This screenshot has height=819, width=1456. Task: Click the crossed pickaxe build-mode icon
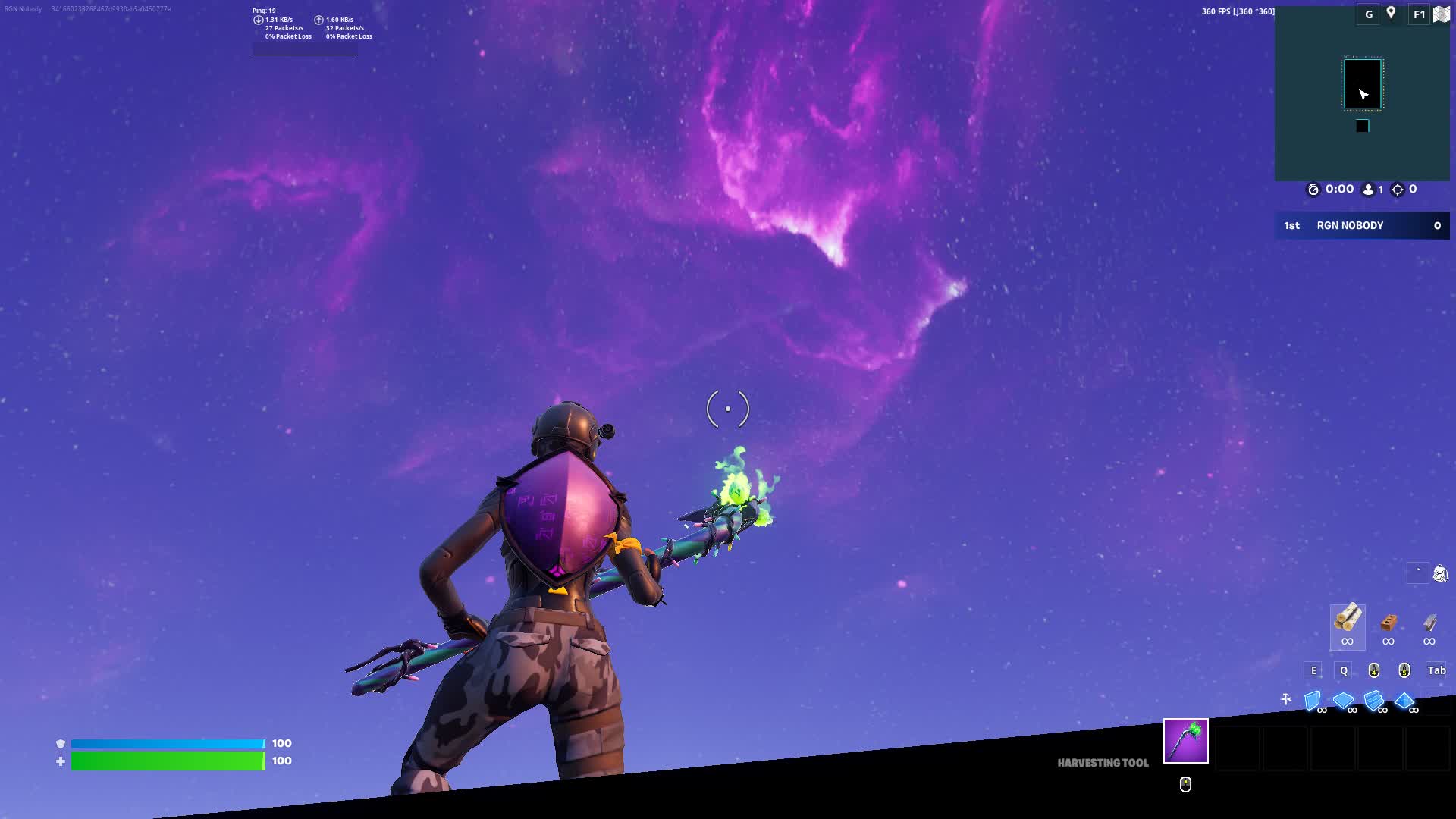pyautogui.click(x=1286, y=699)
